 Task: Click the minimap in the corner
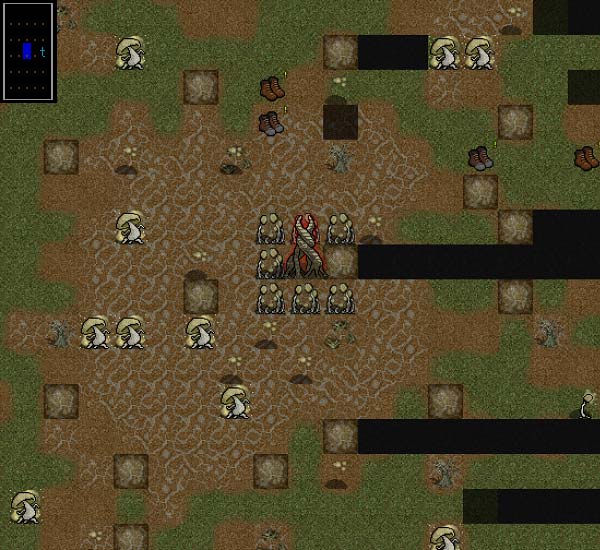28,51
